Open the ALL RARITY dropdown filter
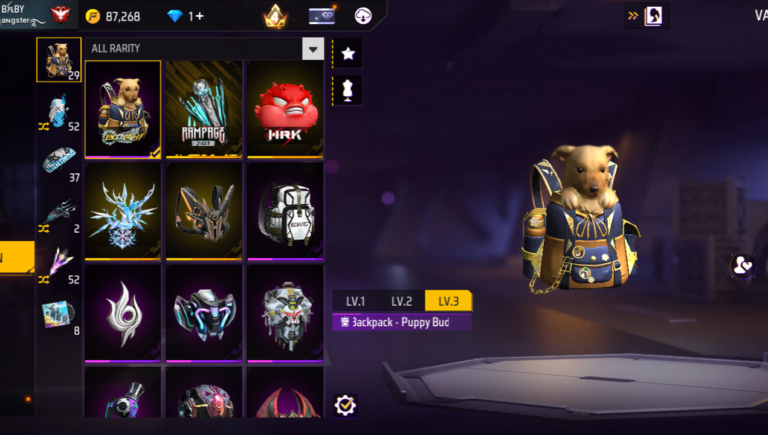Image resolution: width=768 pixels, height=435 pixels. click(313, 49)
